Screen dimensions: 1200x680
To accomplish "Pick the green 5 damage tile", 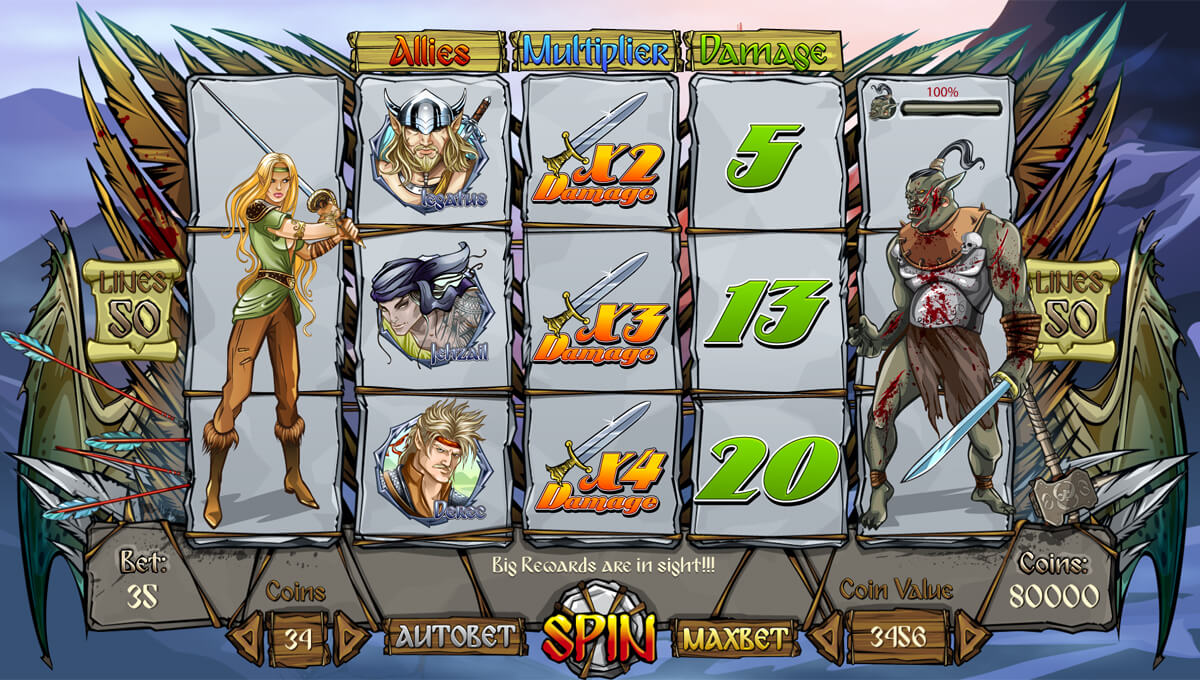I will pos(765,155).
